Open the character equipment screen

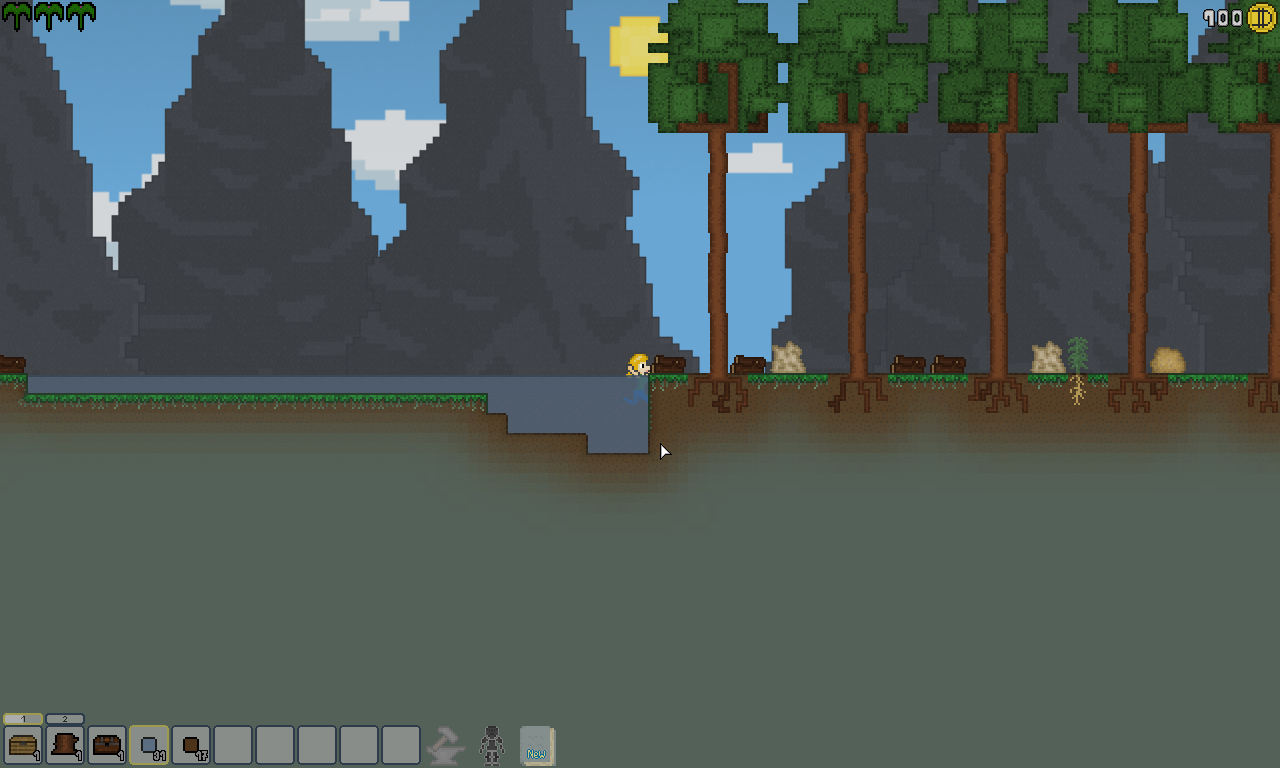pyautogui.click(x=491, y=746)
